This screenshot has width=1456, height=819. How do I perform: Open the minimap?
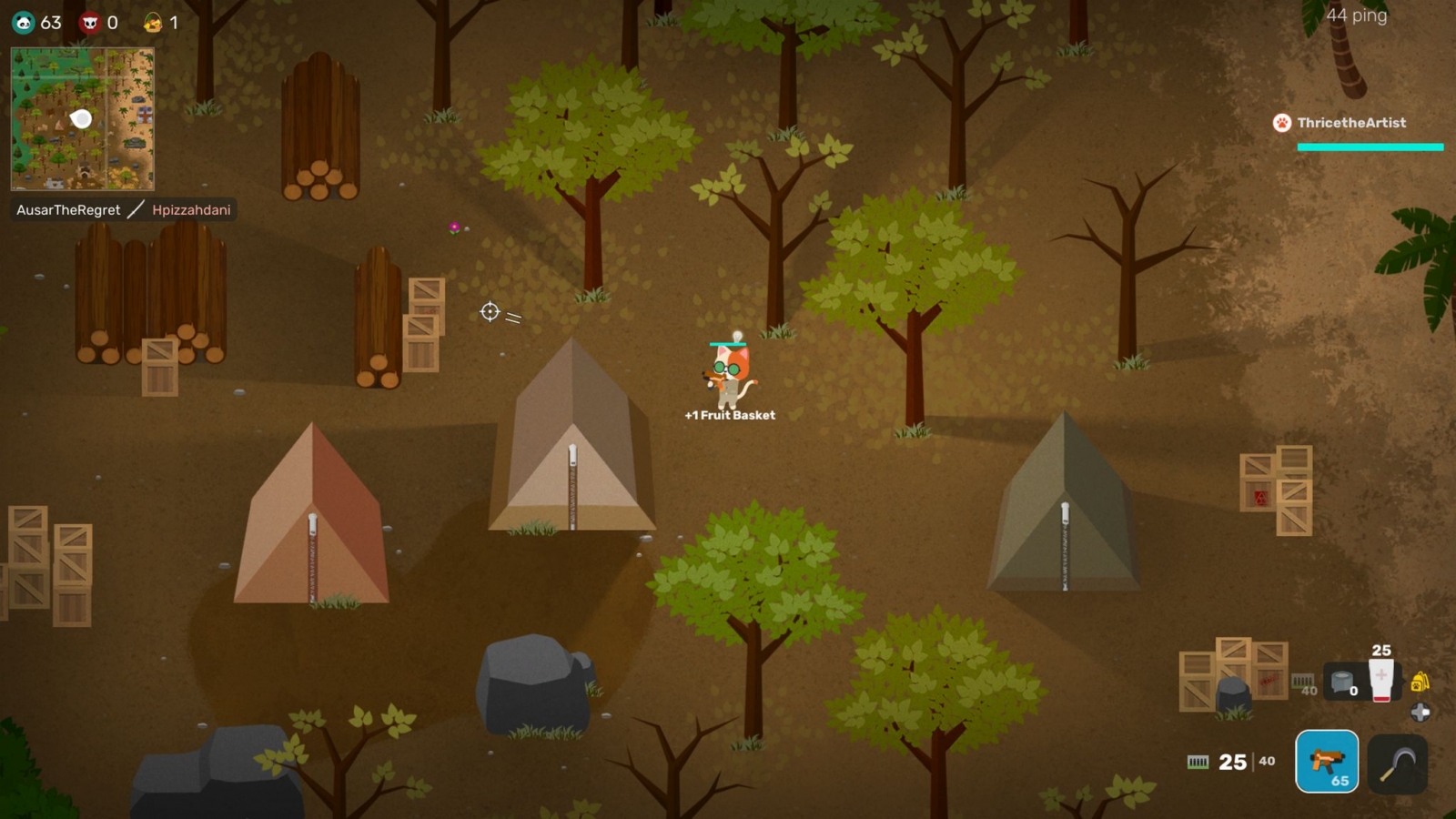point(82,118)
